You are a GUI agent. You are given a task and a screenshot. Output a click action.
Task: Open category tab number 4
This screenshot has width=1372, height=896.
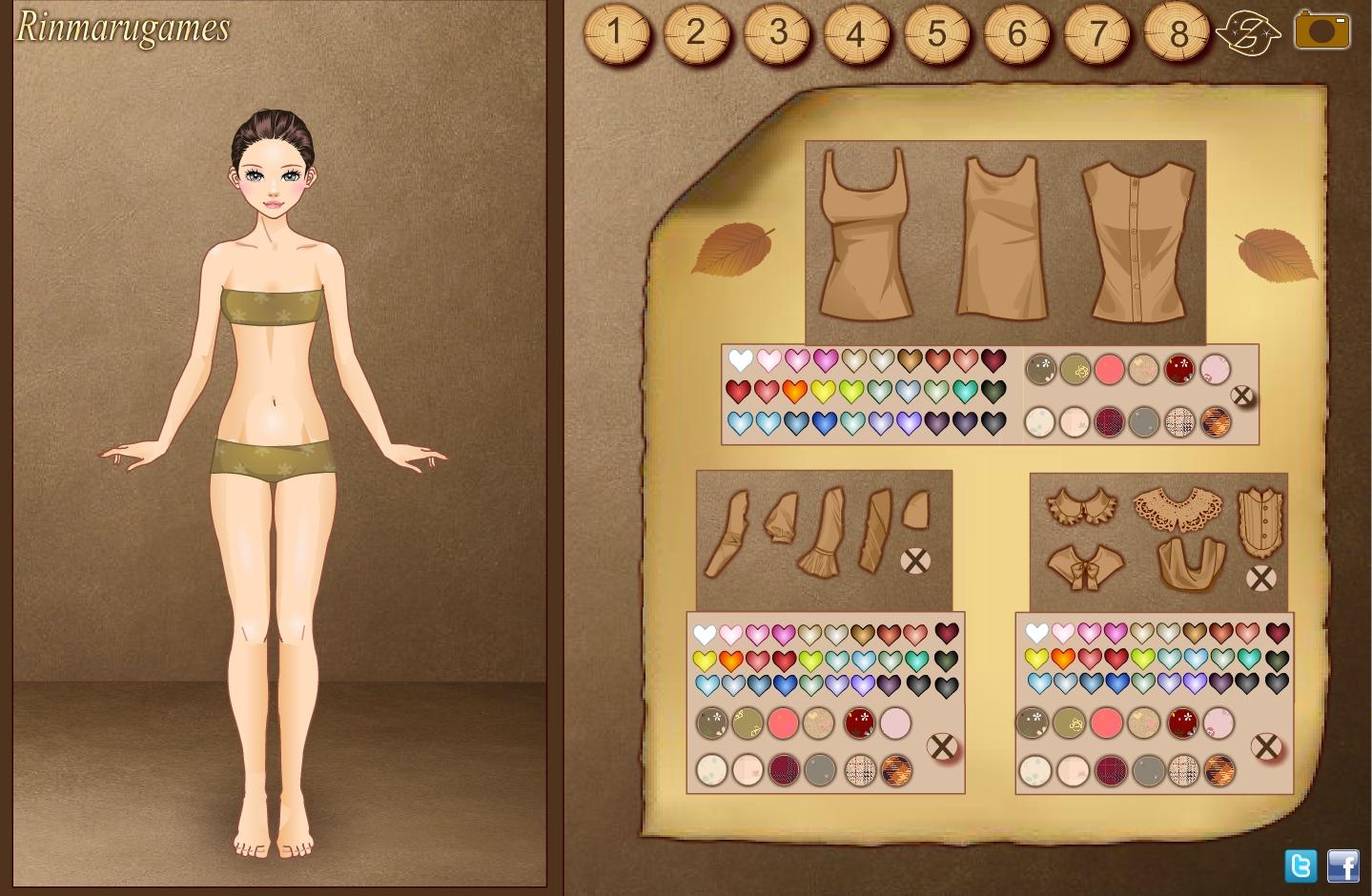(x=856, y=34)
